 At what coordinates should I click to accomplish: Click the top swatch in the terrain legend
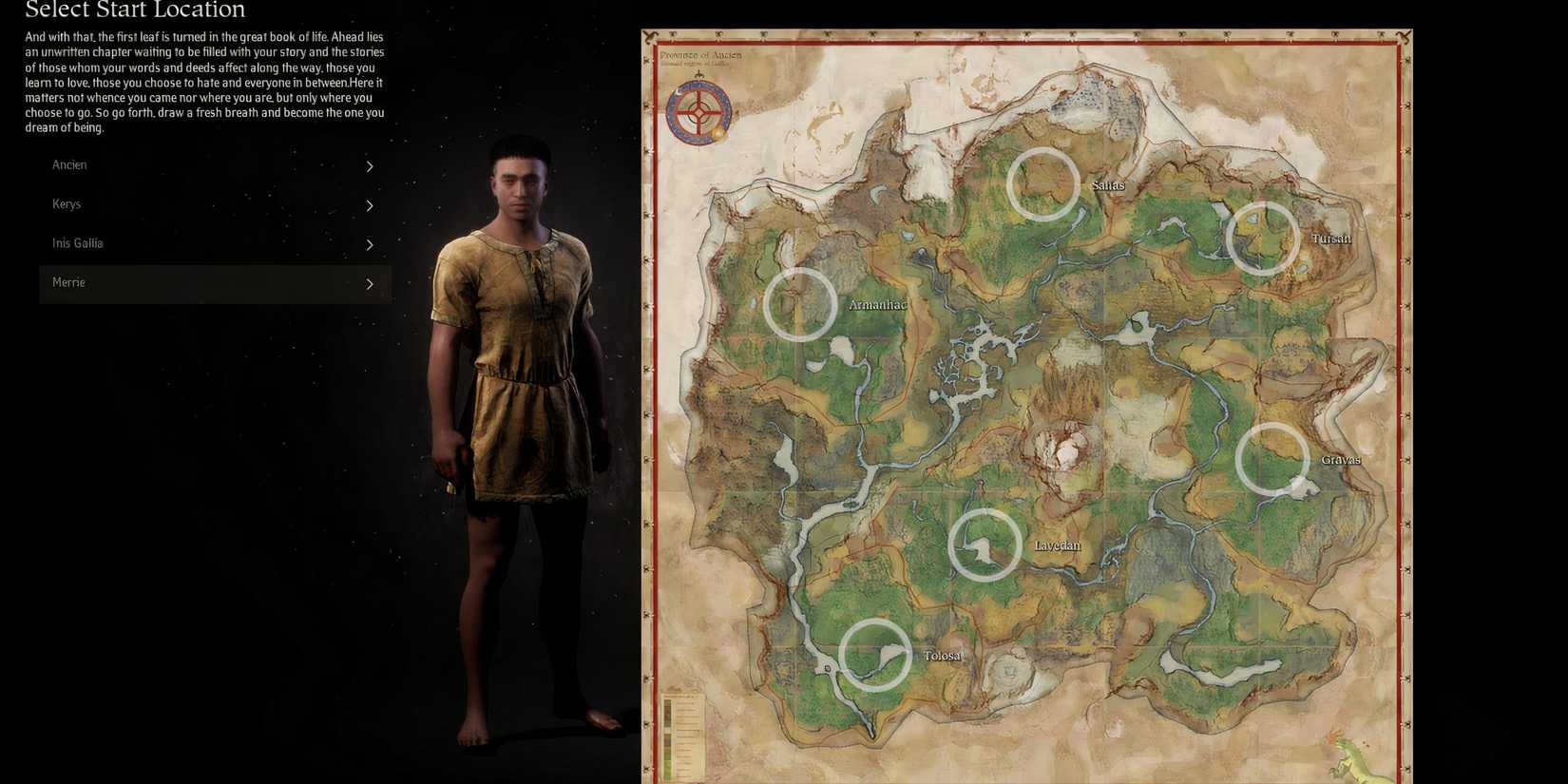668,703
